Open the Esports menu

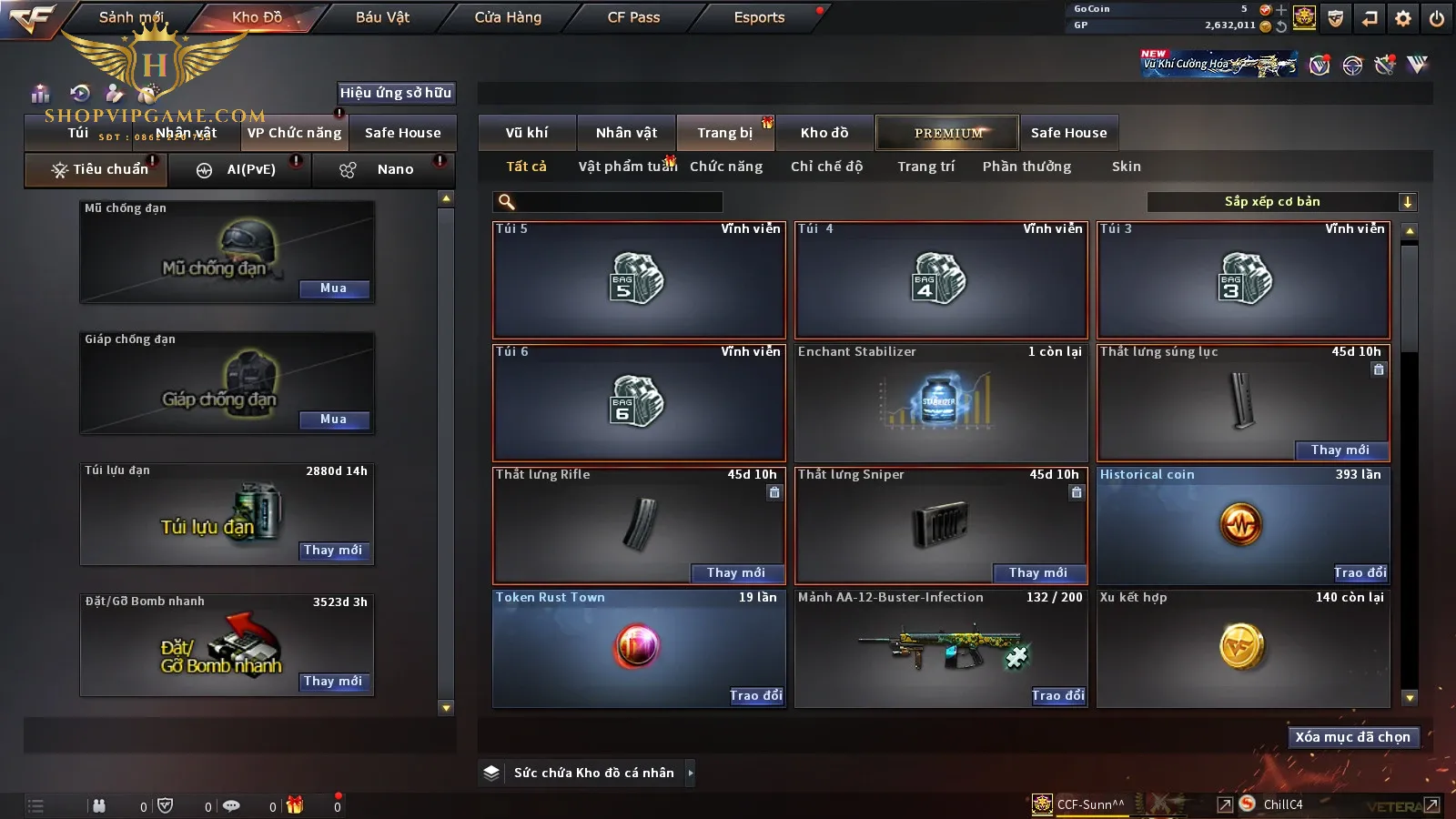click(x=759, y=17)
